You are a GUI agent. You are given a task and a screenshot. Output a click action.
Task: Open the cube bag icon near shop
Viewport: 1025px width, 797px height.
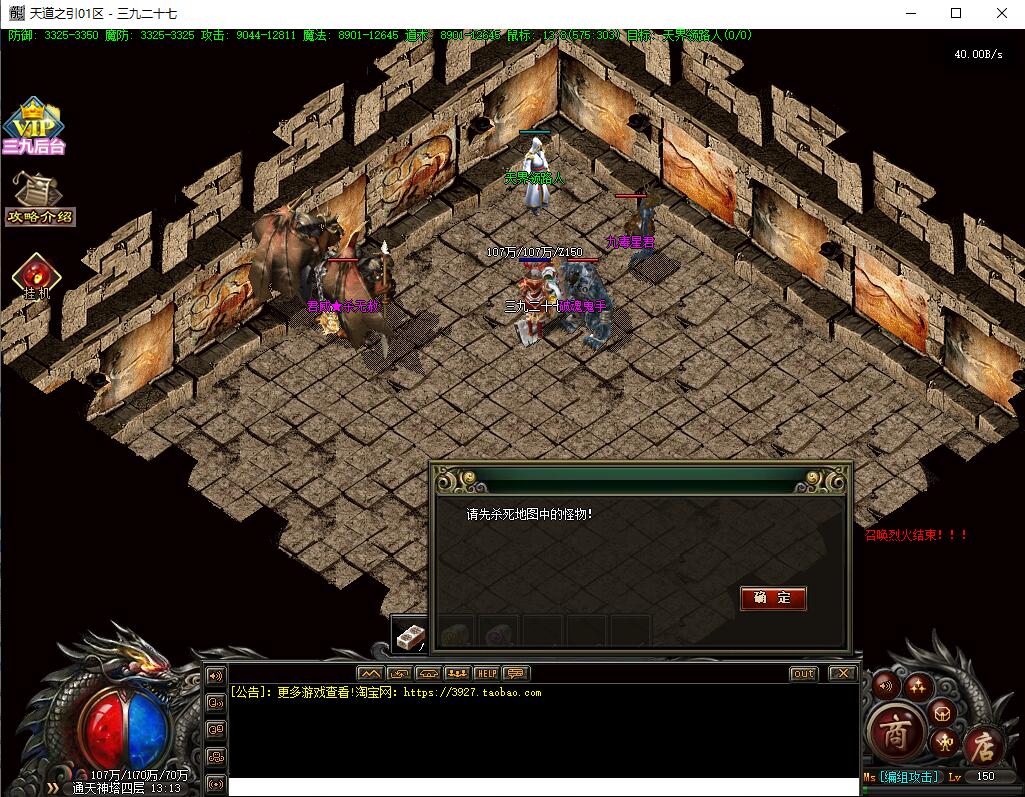point(942,711)
